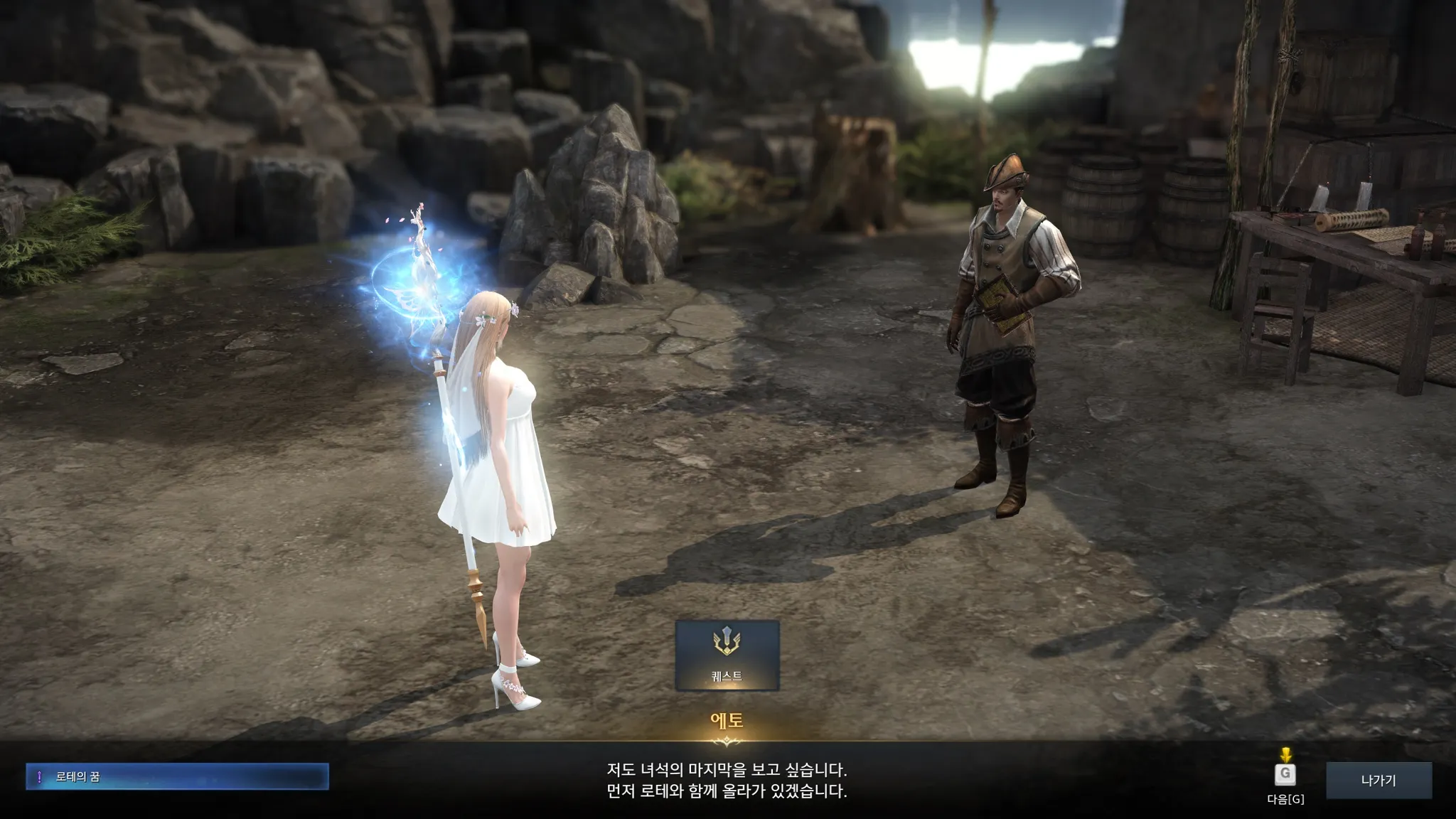Exit dialogue with the 나가기 button
The width and height of the screenshot is (1456, 819).
click(x=1378, y=780)
